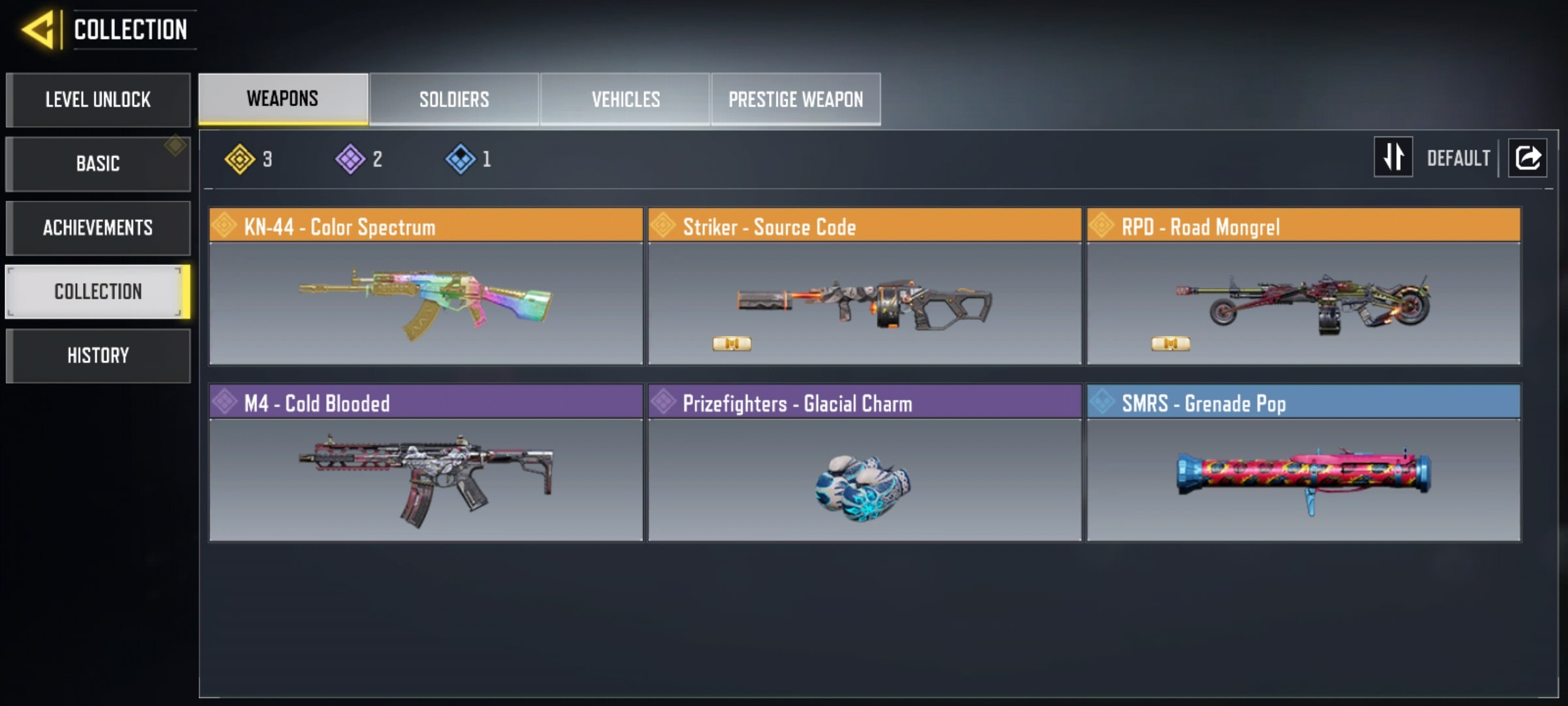Switch to the Weapons tab
This screenshot has width=1568, height=706.
pyautogui.click(x=283, y=99)
